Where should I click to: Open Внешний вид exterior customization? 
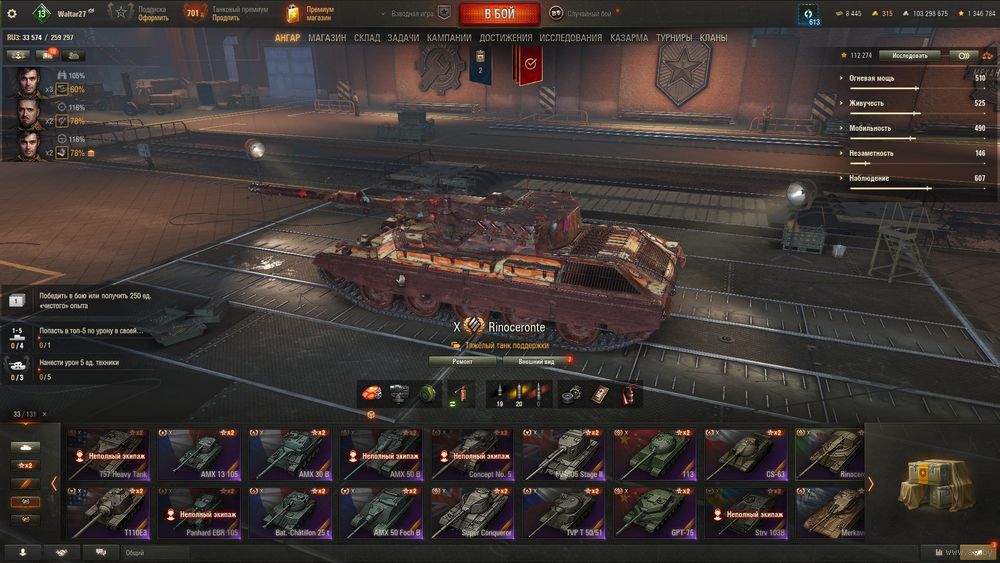click(x=536, y=361)
